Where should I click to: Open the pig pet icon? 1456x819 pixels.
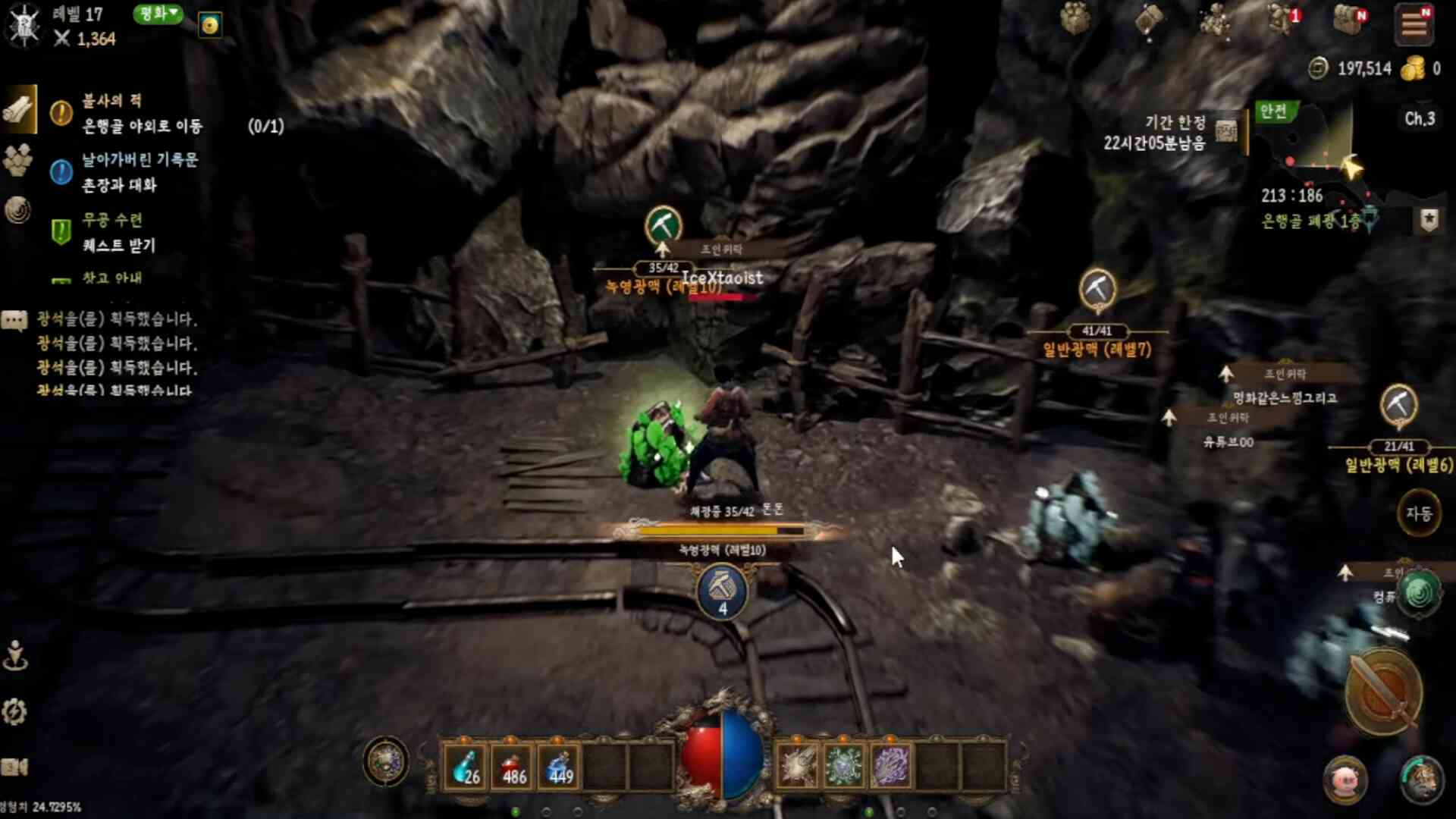pyautogui.click(x=1345, y=780)
